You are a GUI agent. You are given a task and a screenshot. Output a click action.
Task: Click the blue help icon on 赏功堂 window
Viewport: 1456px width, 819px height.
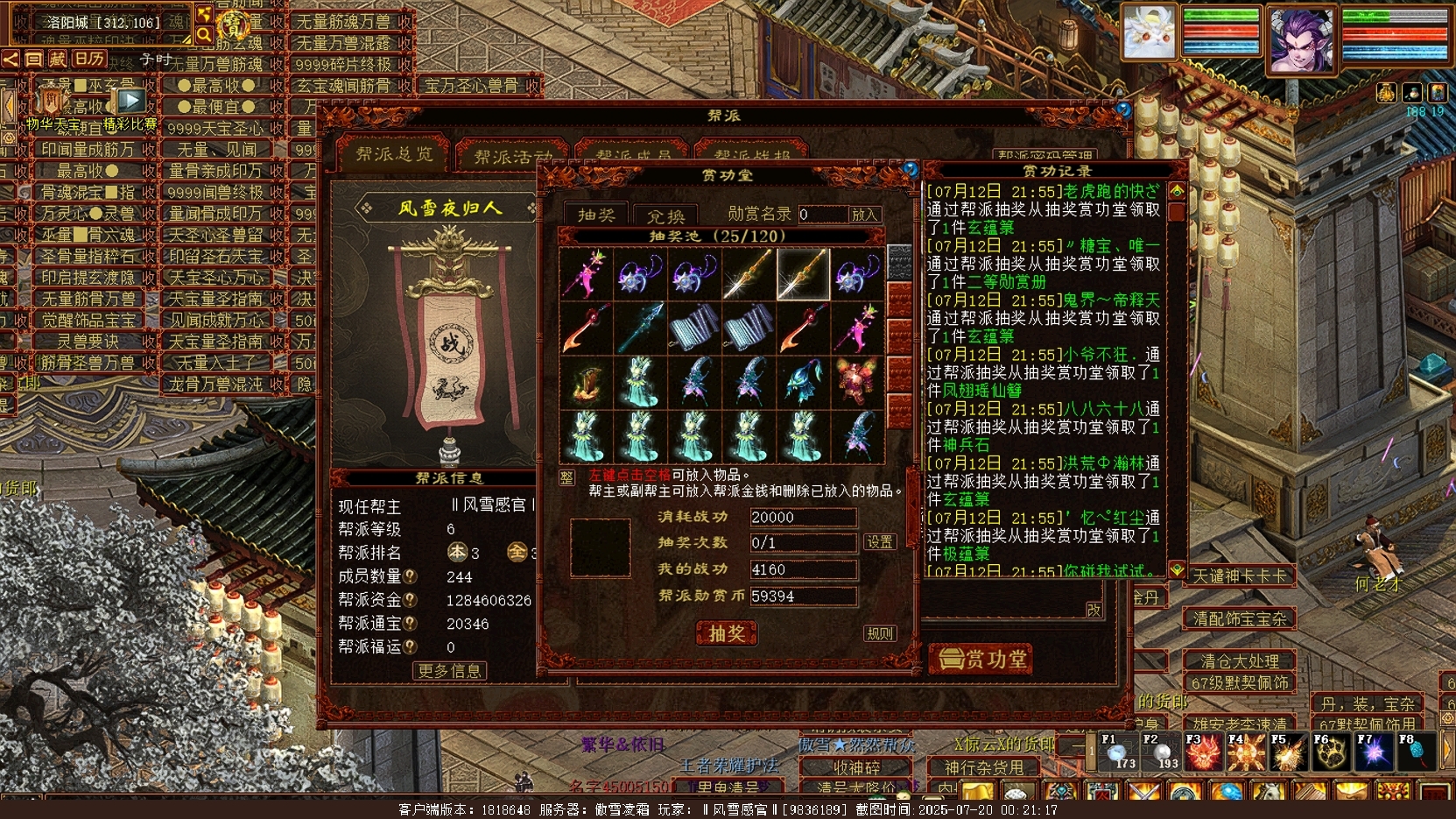(911, 168)
